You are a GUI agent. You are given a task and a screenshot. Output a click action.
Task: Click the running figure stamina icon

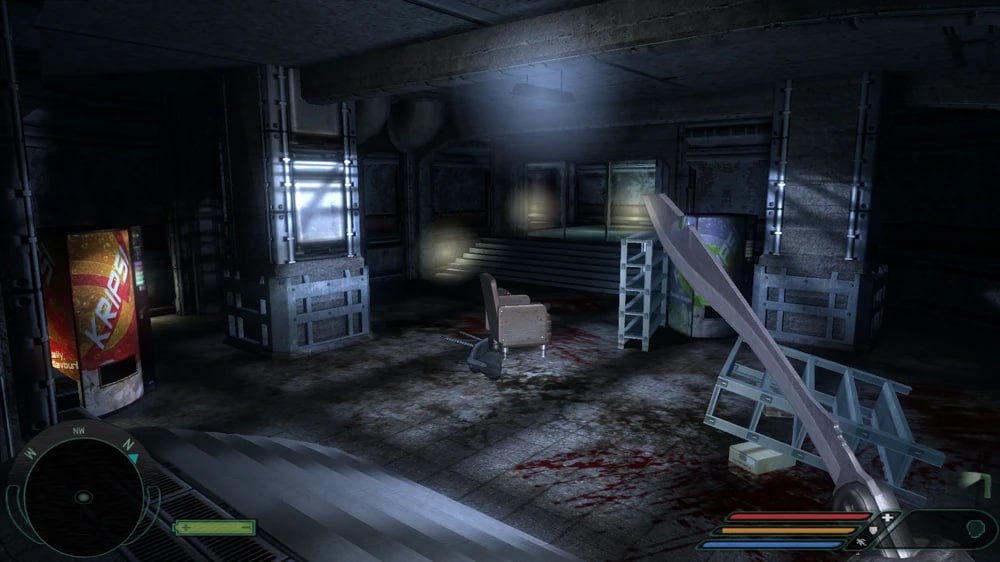tap(858, 544)
